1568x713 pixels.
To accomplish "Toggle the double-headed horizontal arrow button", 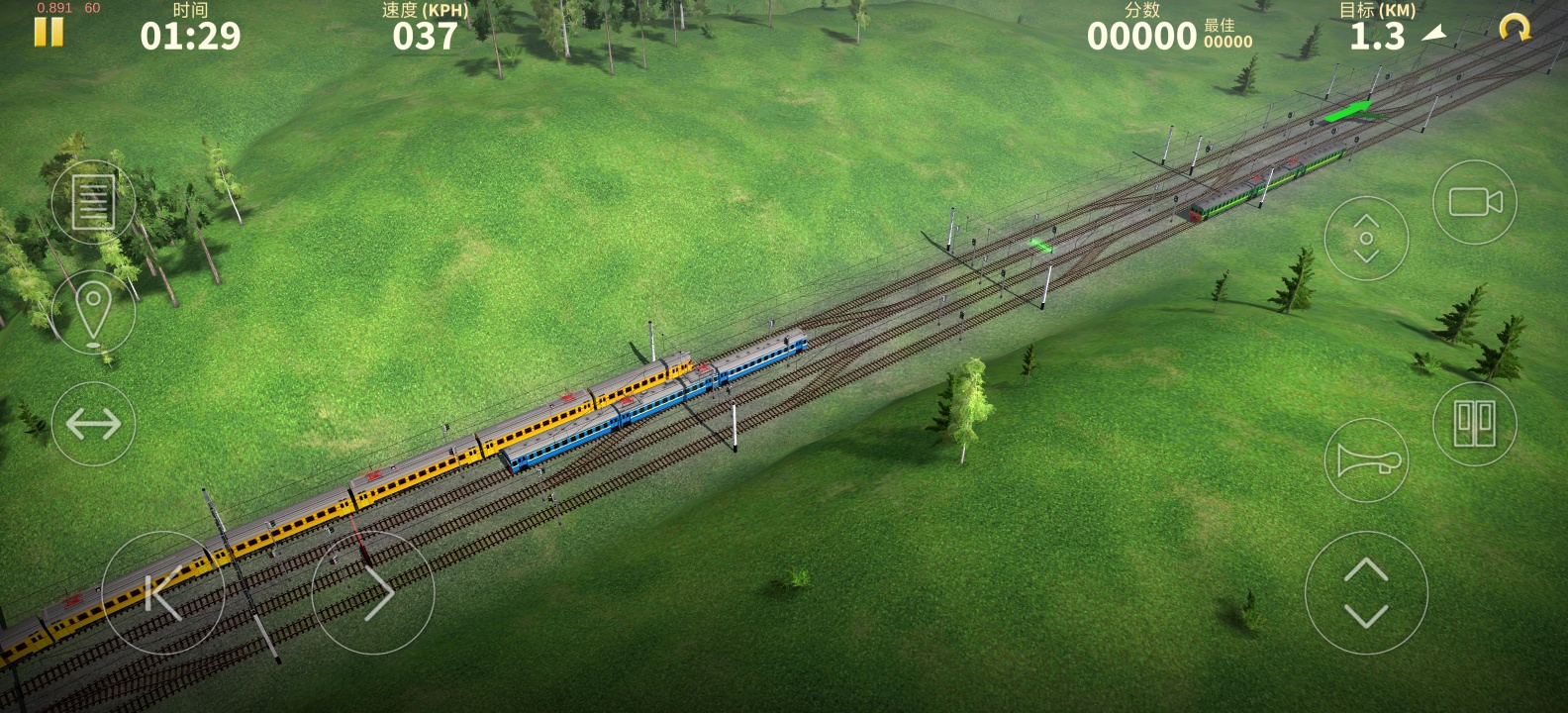I will click(x=93, y=424).
